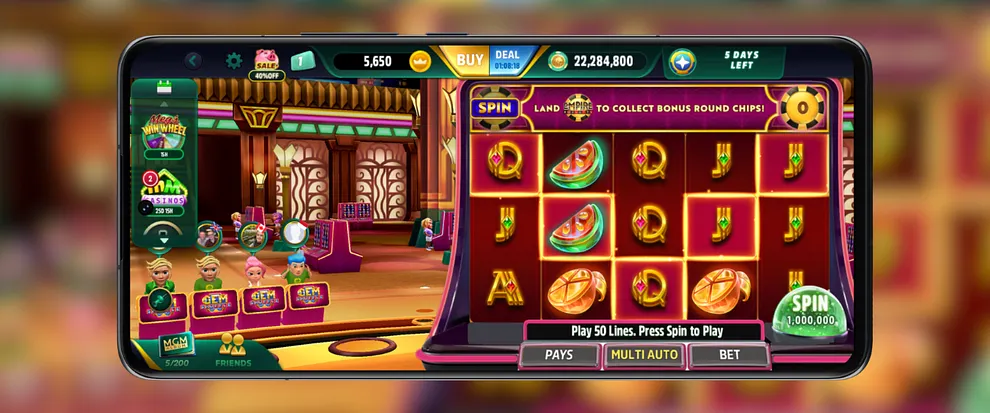The height and width of the screenshot is (413, 990).
Task: Open the timed DEAL offer
Action: [x=508, y=61]
